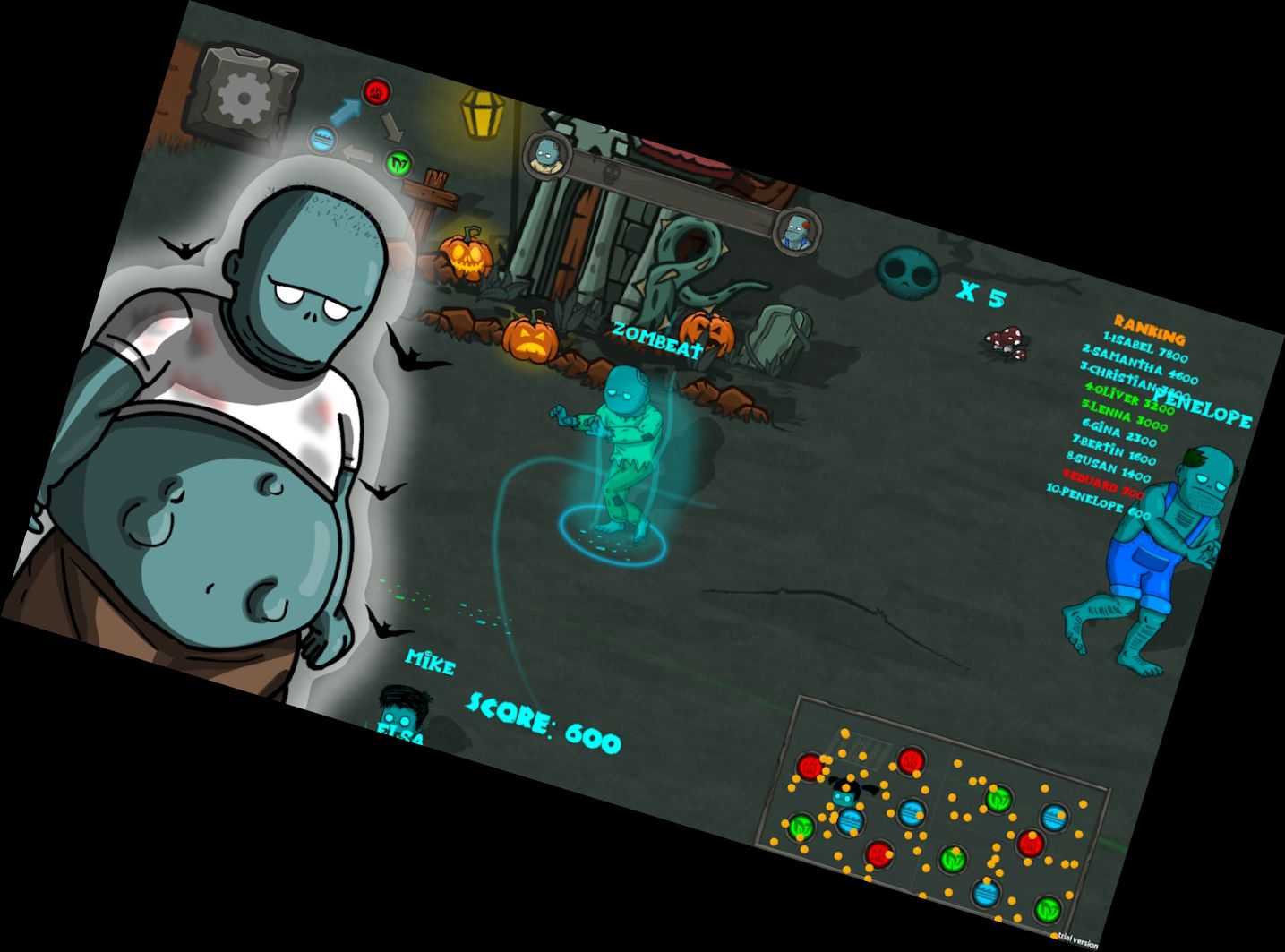Screen dimensions: 1285x952
Task: Click the right zombie portrait on the boss bar
Action: click(797, 228)
